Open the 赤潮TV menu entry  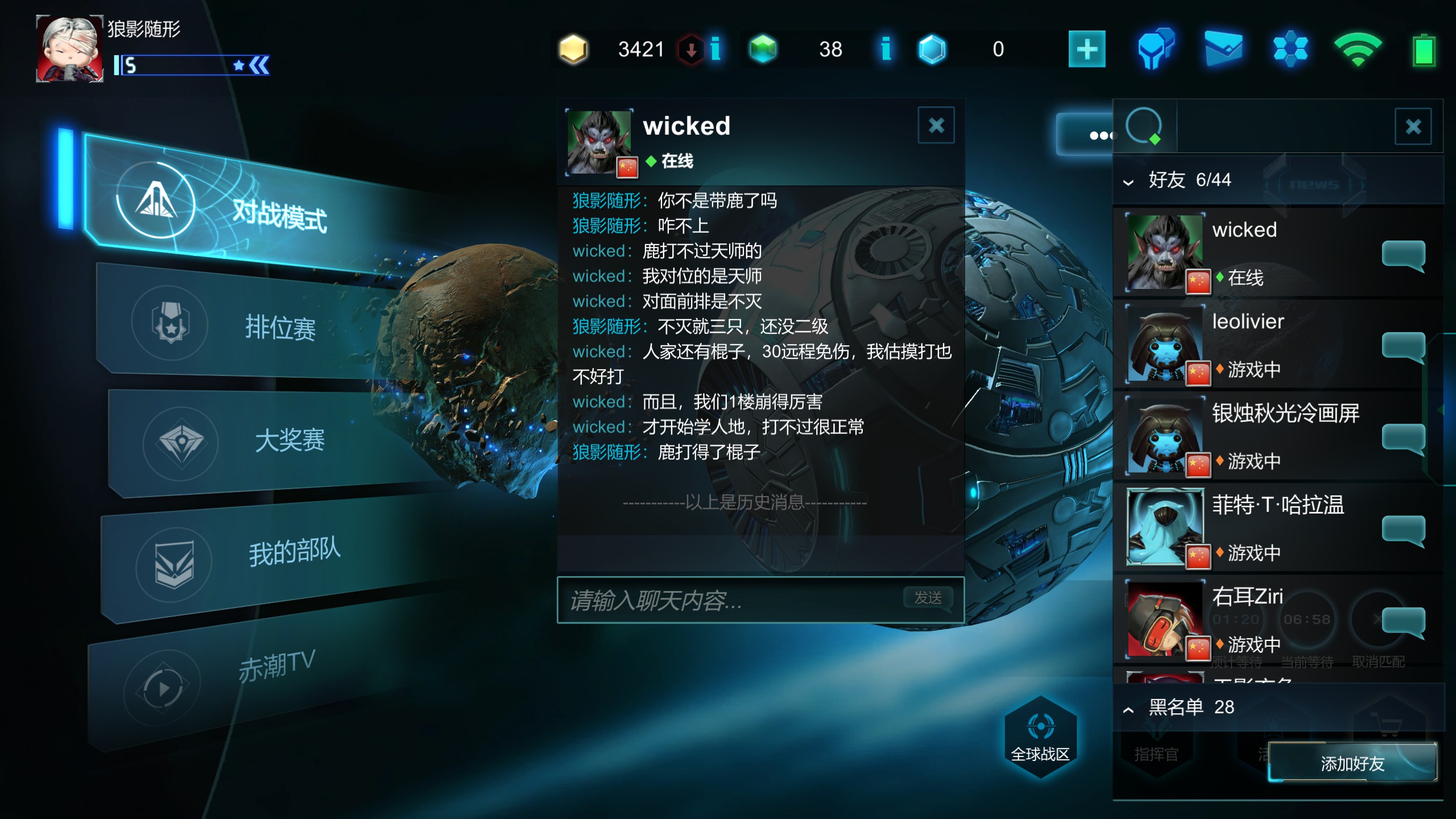276,665
